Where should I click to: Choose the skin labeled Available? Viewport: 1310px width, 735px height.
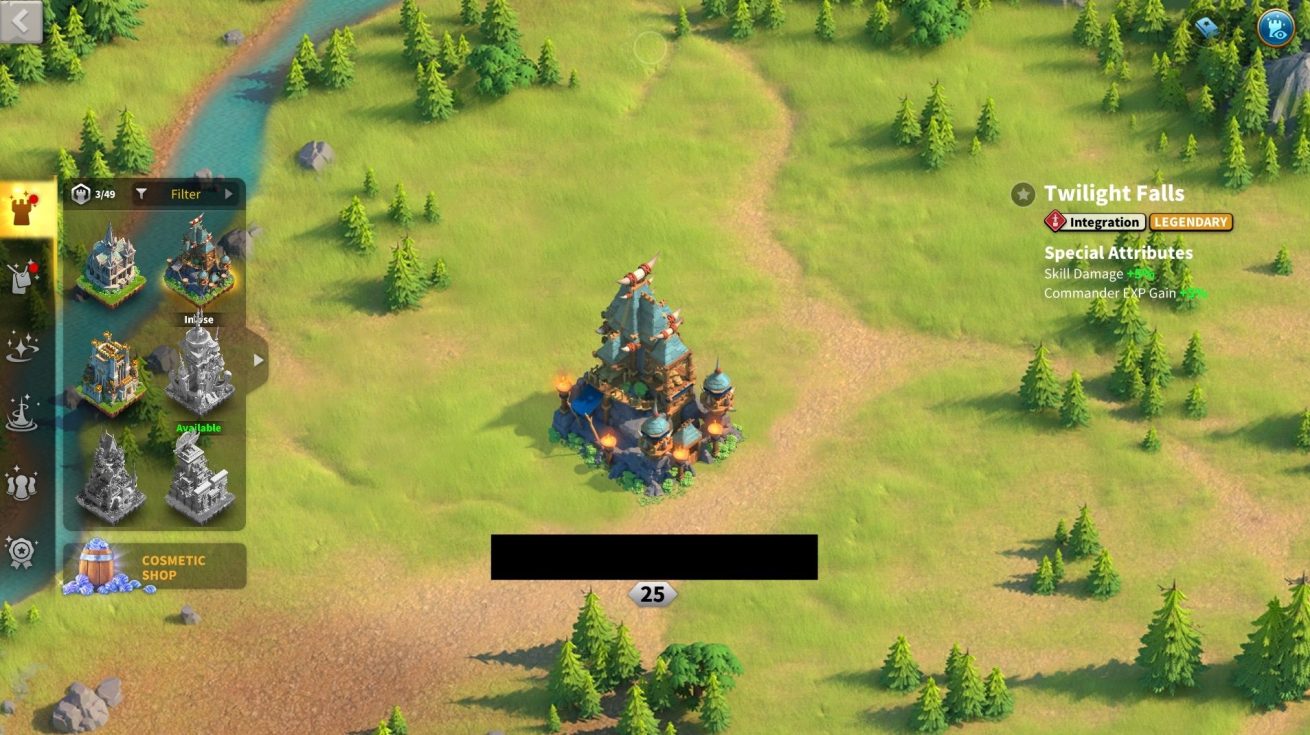click(199, 480)
